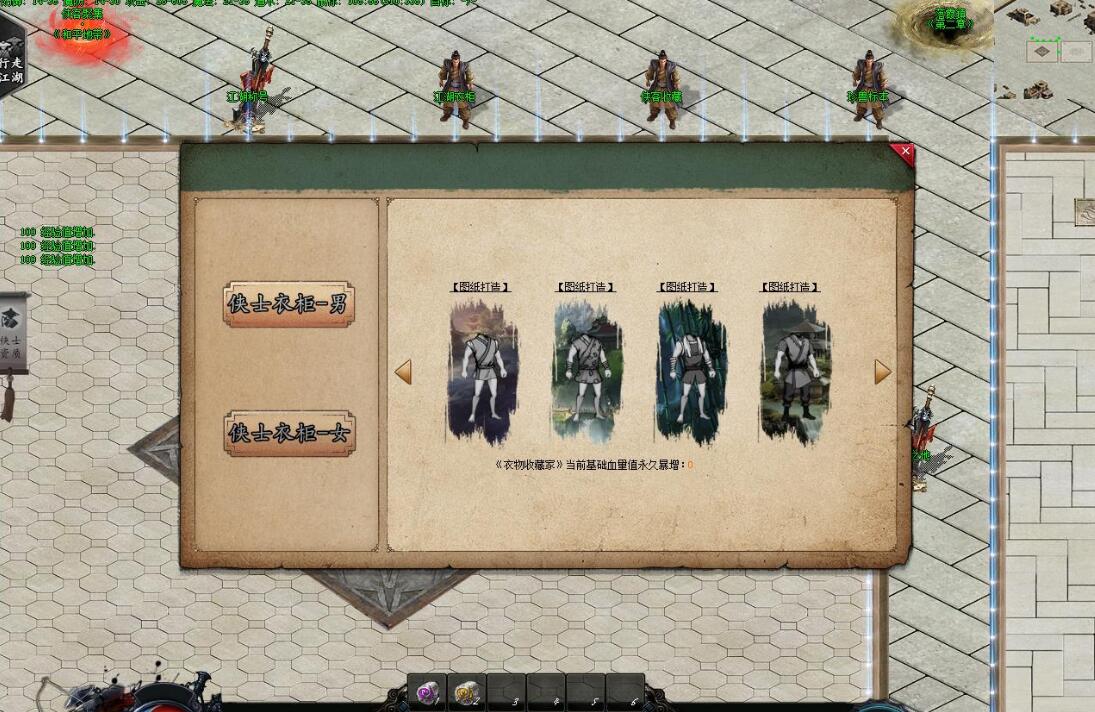Open the 侠士资质 hanging banner
This screenshot has width=1095, height=712.
click(x=12, y=335)
